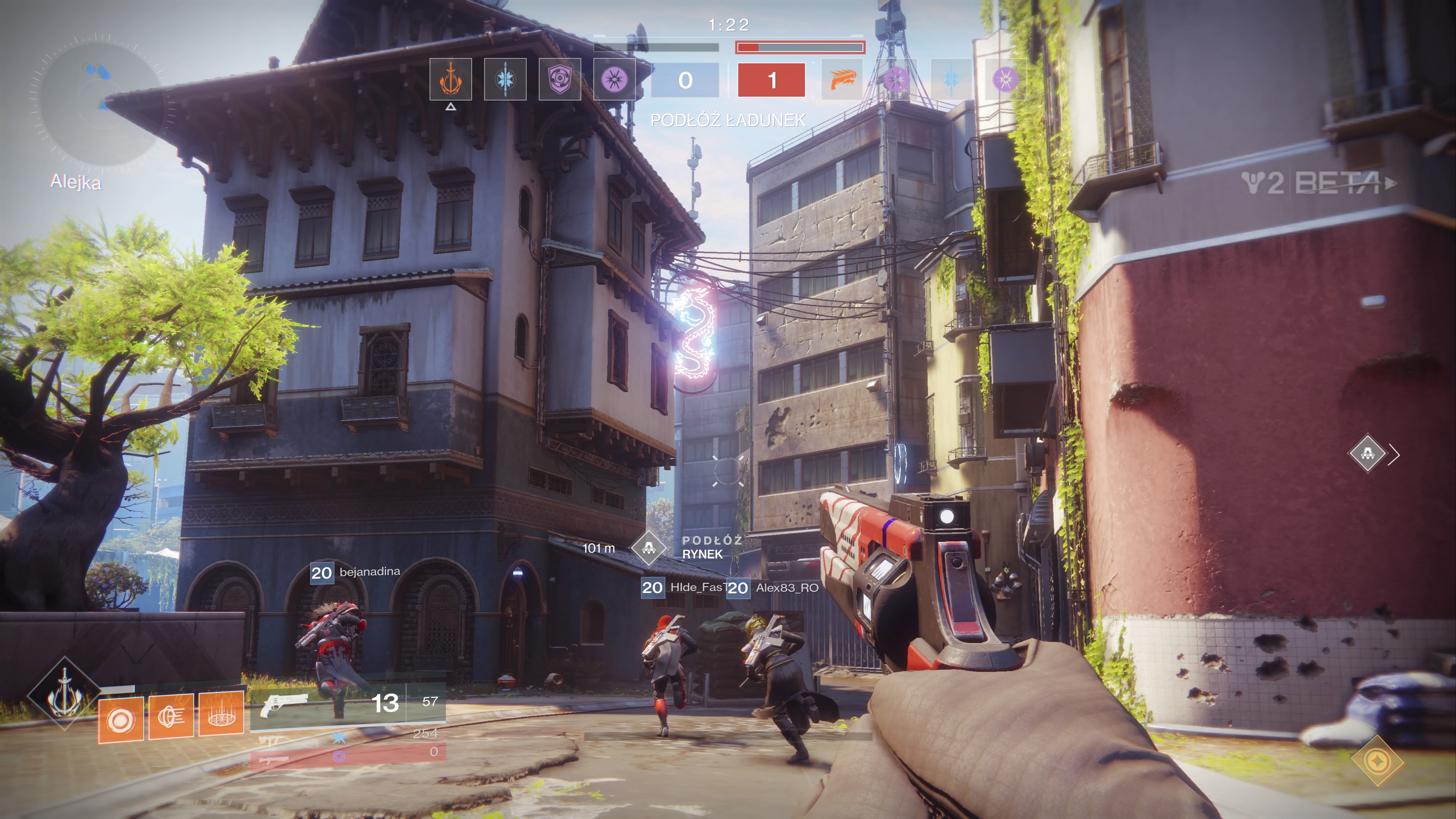1456x819 pixels.
Task: Use the orange swirling grenade ability
Action: (121, 719)
